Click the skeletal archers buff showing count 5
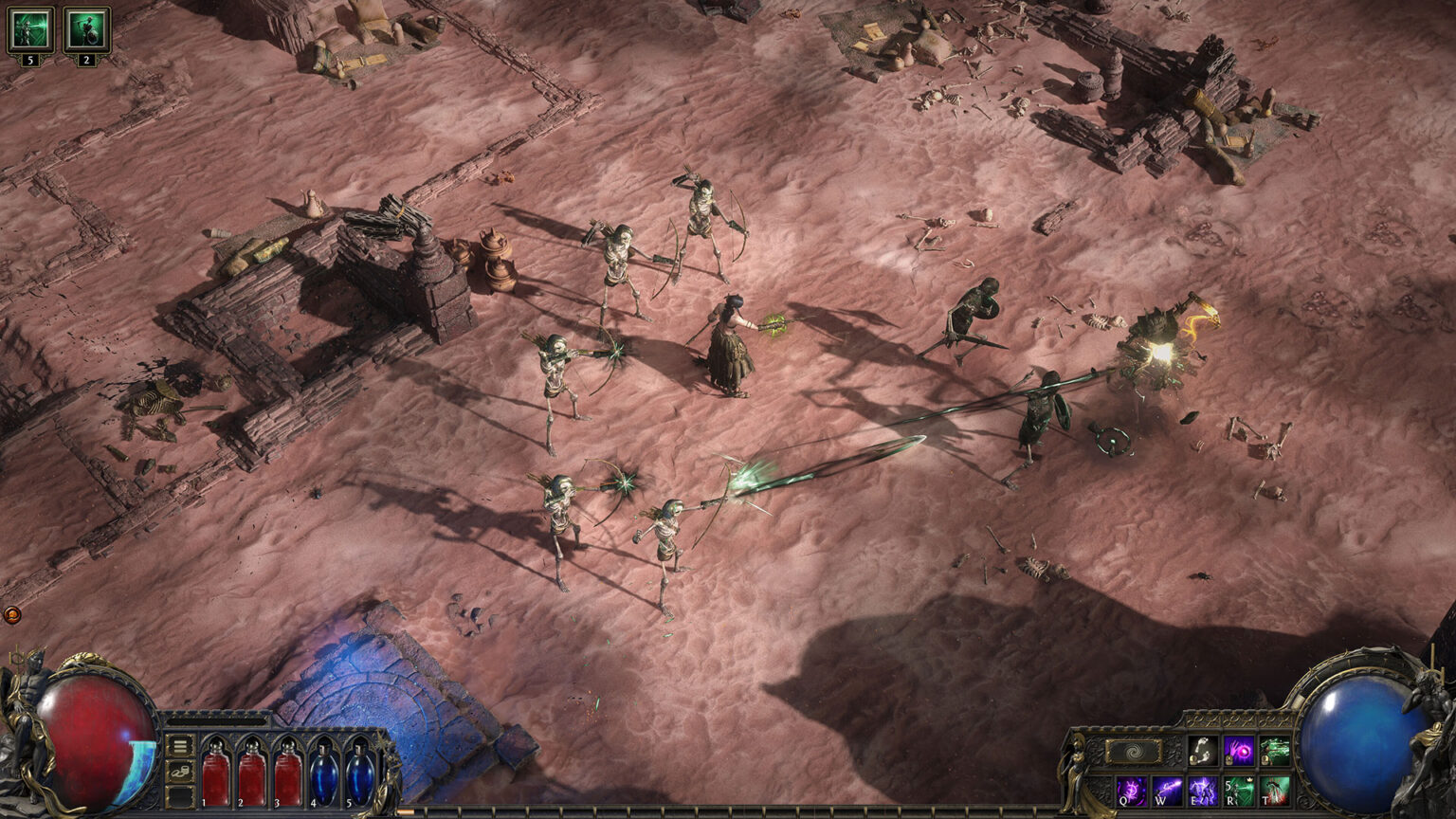1456x819 pixels. click(33, 28)
